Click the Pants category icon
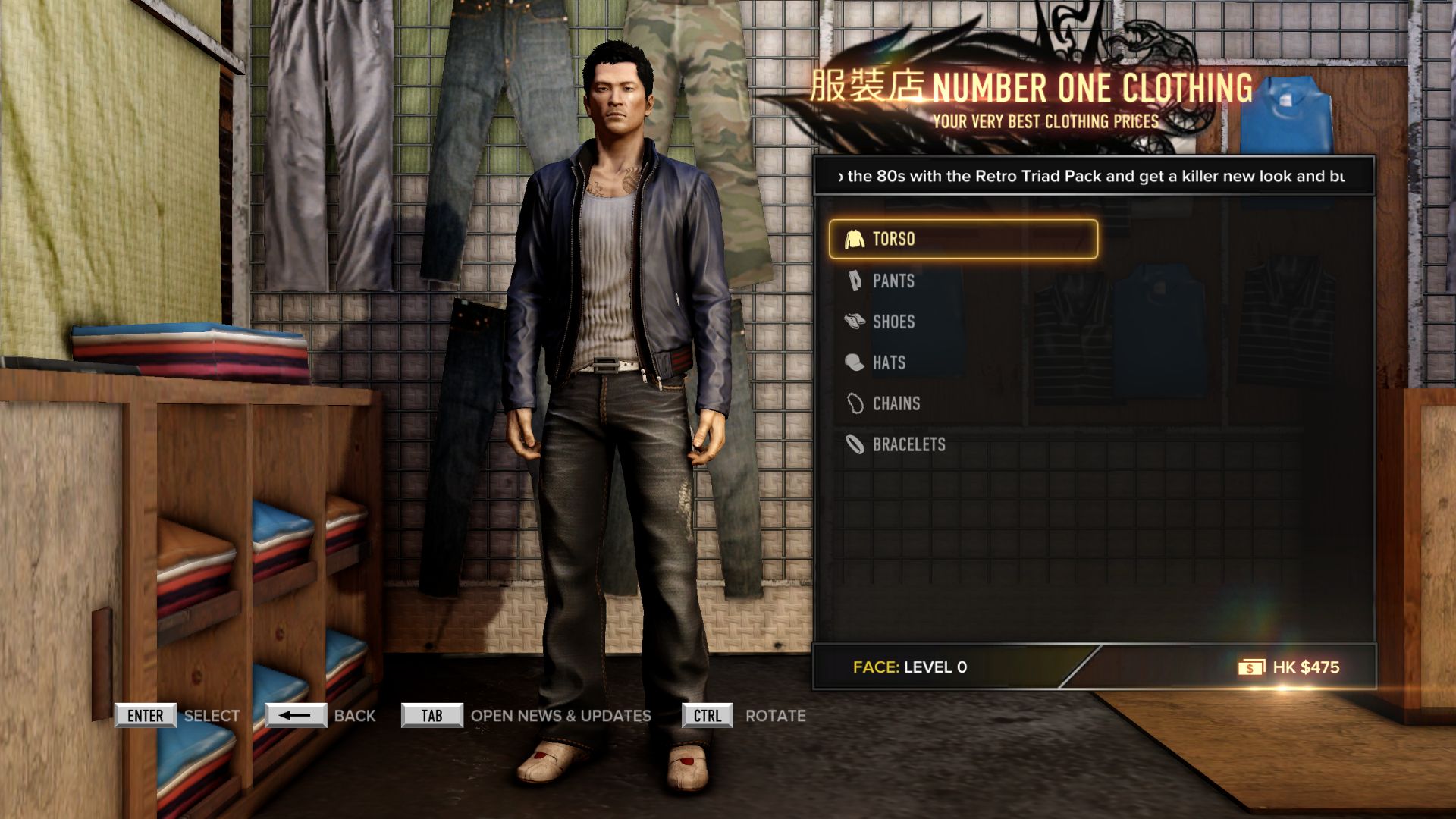1456x819 pixels. click(855, 281)
